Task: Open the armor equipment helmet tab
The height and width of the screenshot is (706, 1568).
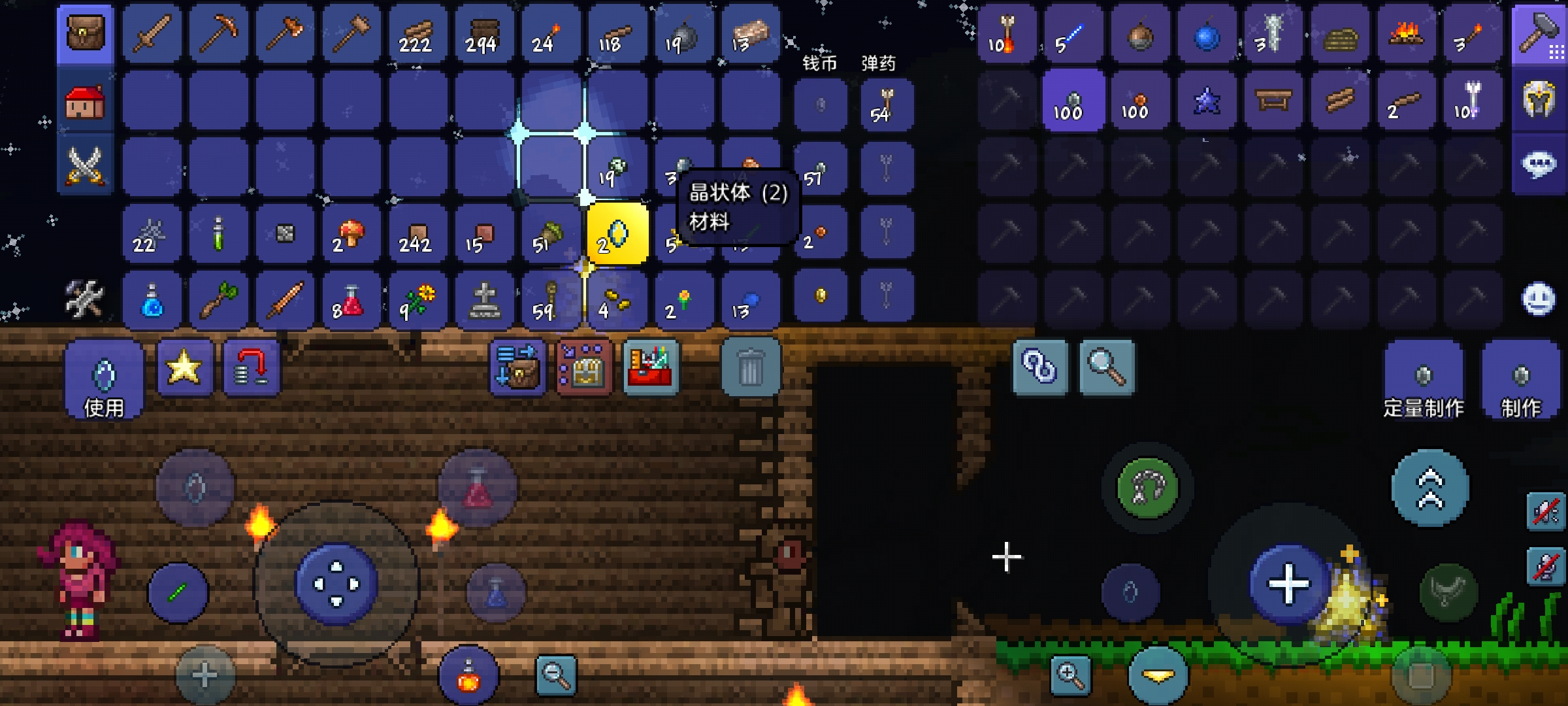Action: point(1539,101)
